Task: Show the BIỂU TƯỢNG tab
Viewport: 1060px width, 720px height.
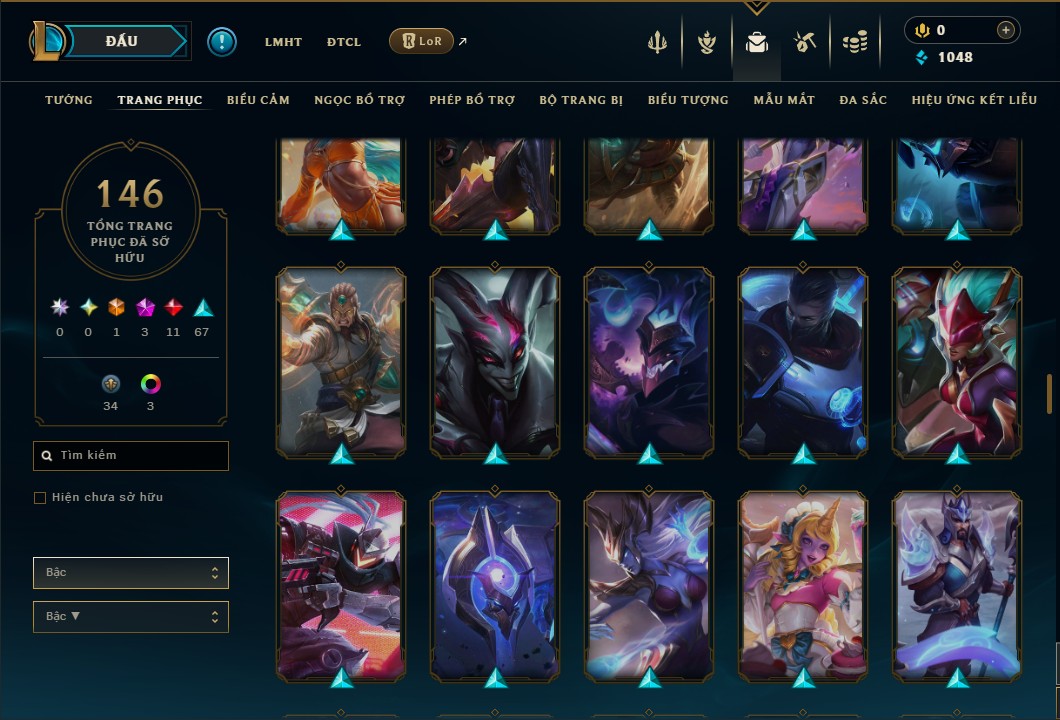Action: click(x=688, y=100)
